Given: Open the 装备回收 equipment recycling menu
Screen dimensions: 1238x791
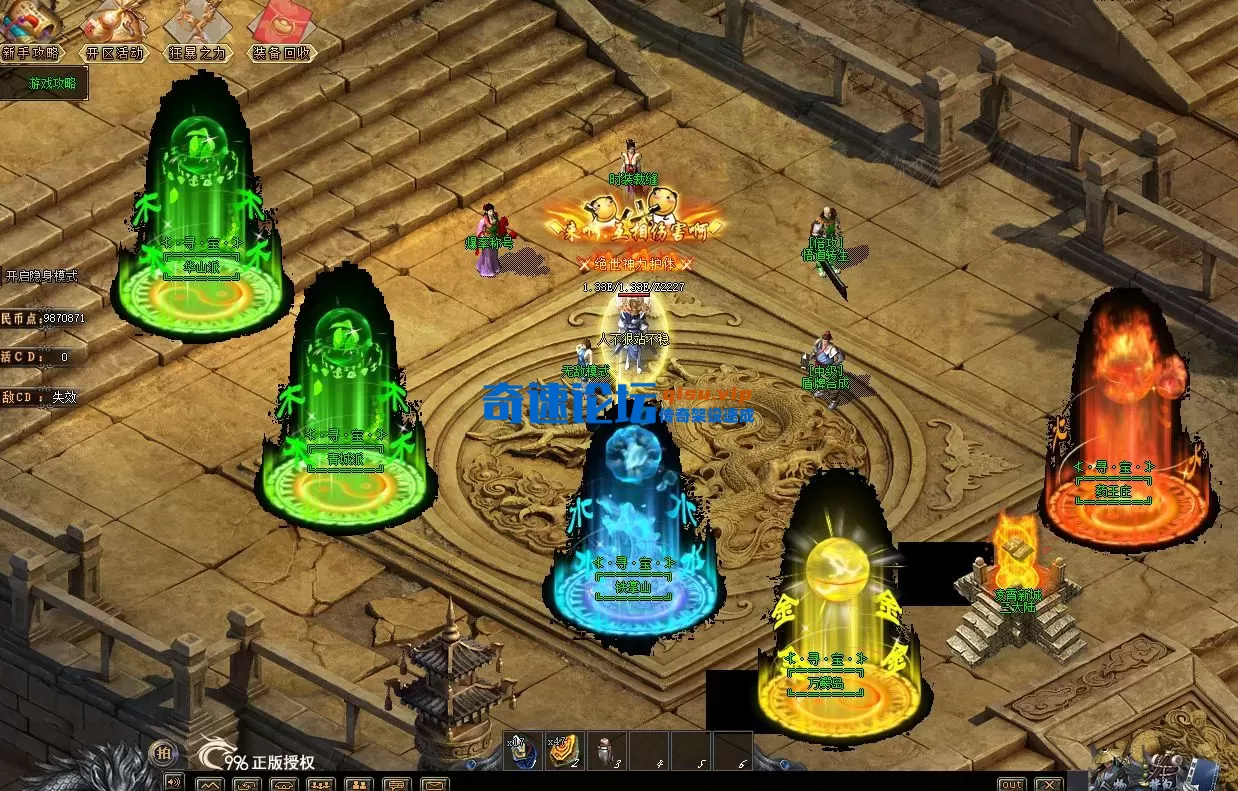Looking at the screenshot, I should click(281, 52).
